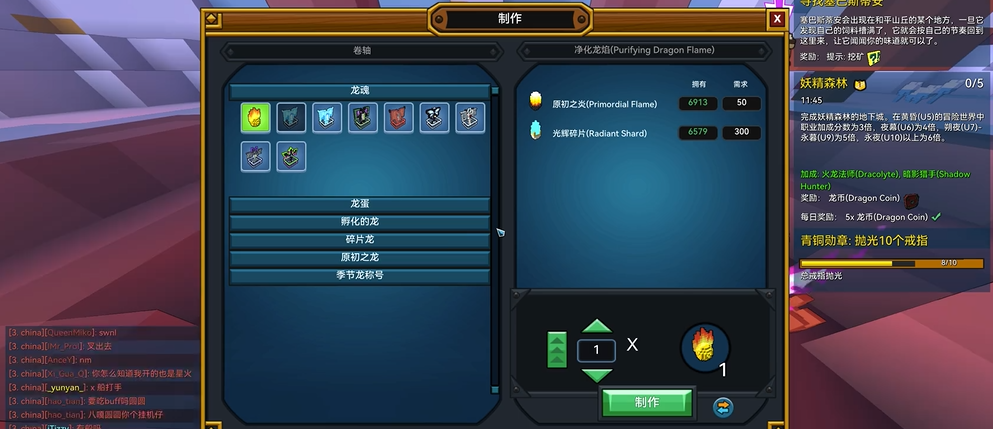Click the craft quantity number field
Screen dimensions: 993x429
click(596, 350)
